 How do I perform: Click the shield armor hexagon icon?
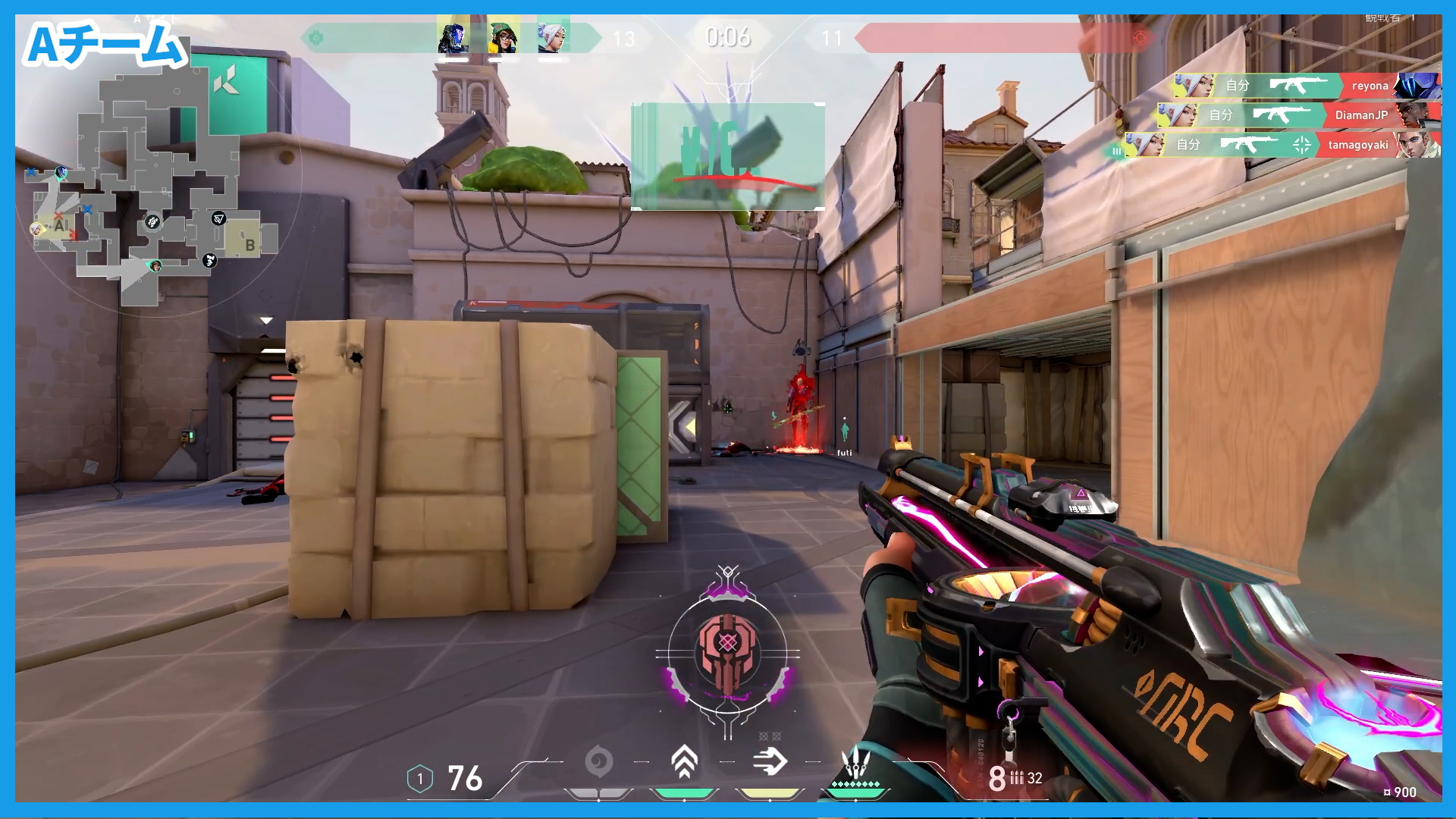coord(420,779)
